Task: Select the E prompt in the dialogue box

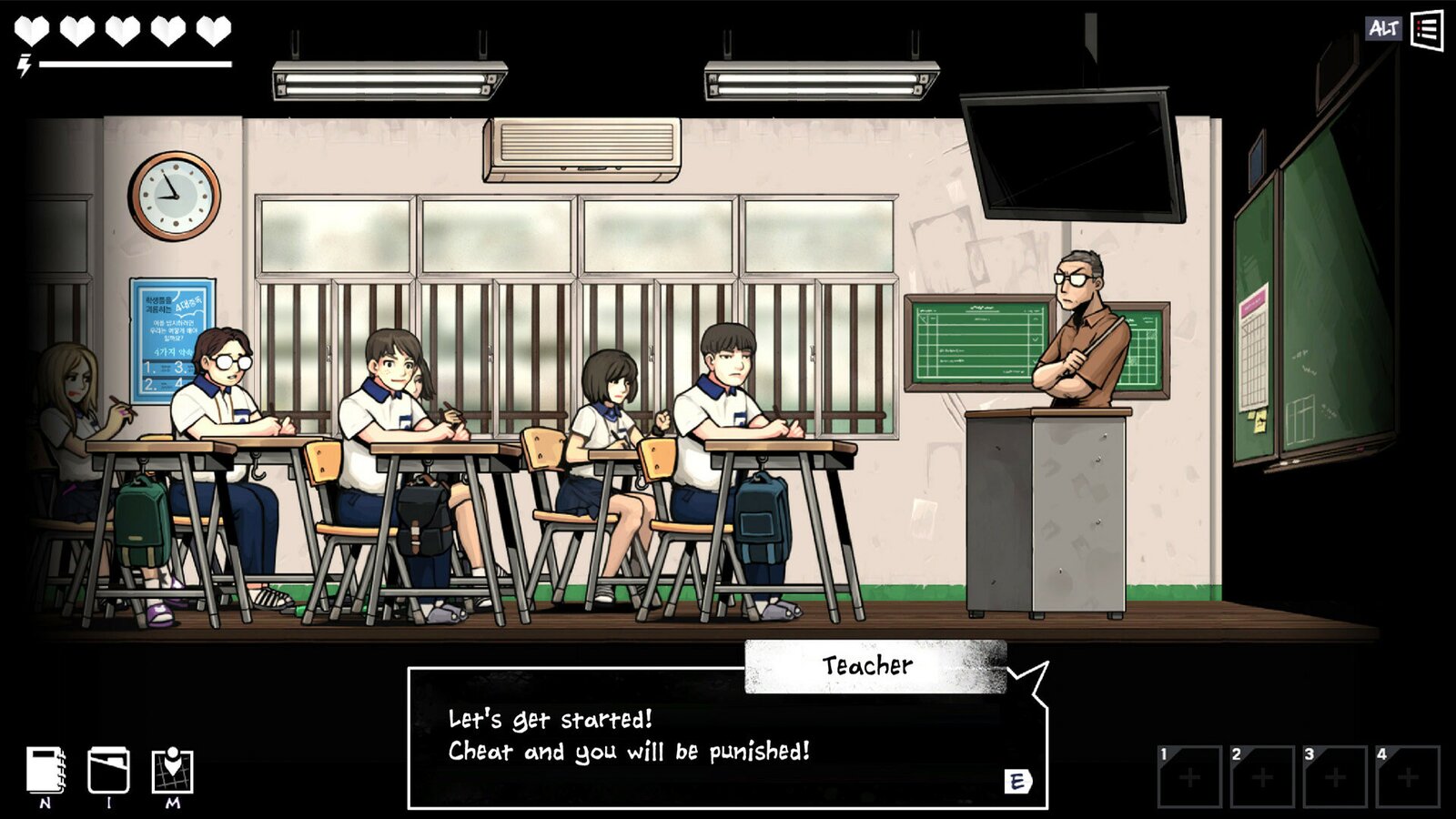Action: pos(1019,781)
